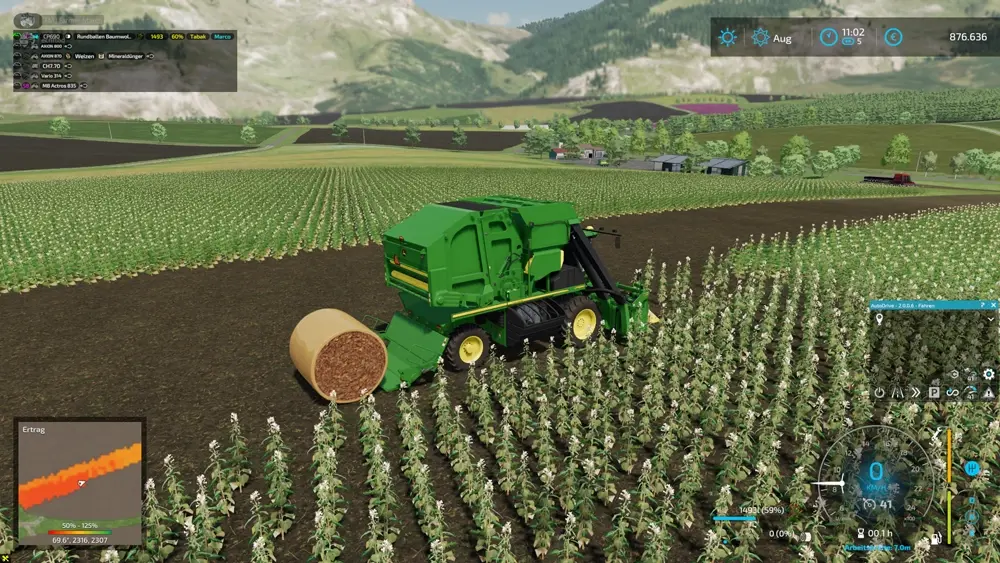Click the AutoDrive map pin destination icon

pos(879,319)
